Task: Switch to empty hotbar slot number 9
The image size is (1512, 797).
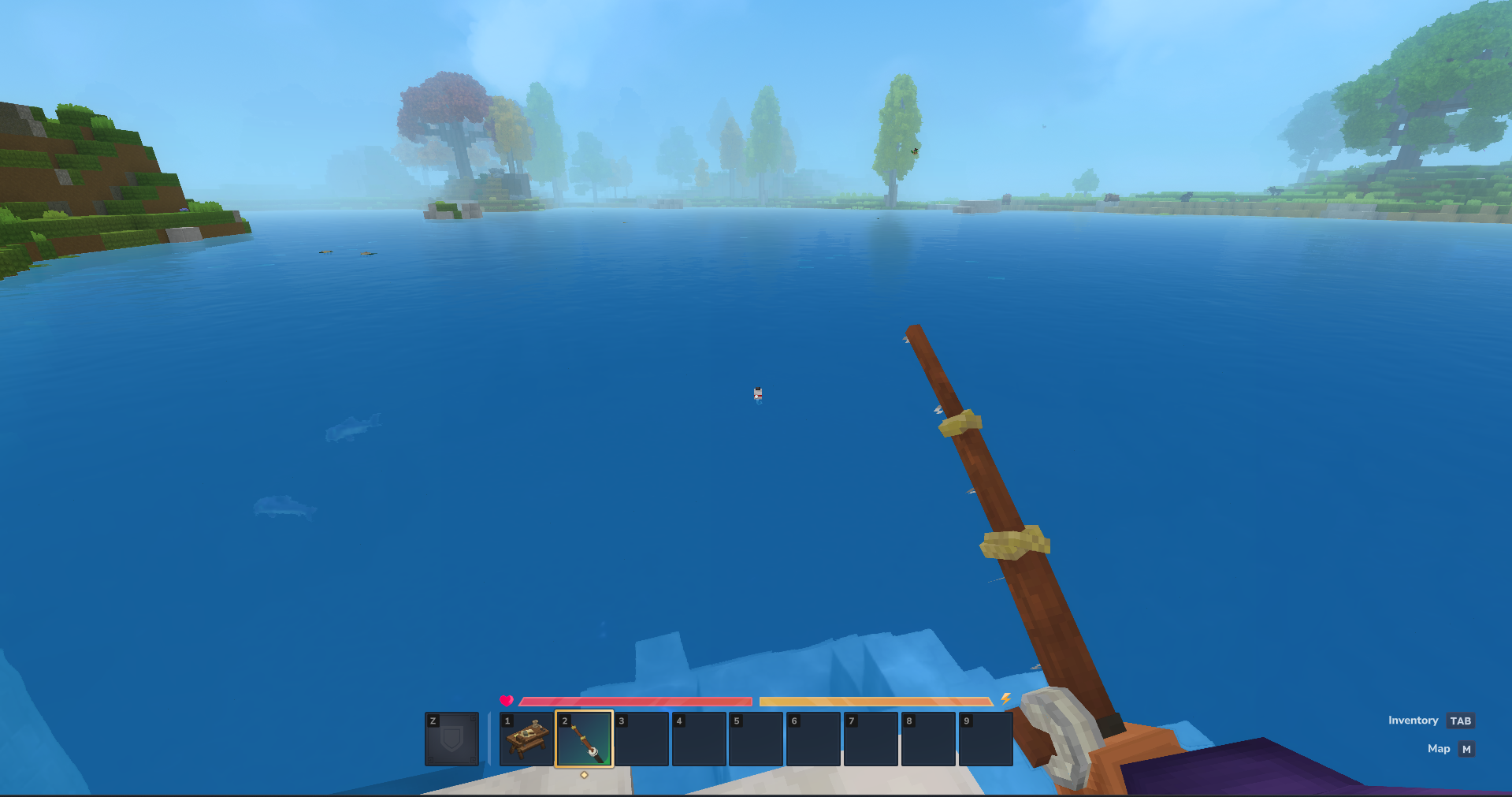Action: pos(985,739)
